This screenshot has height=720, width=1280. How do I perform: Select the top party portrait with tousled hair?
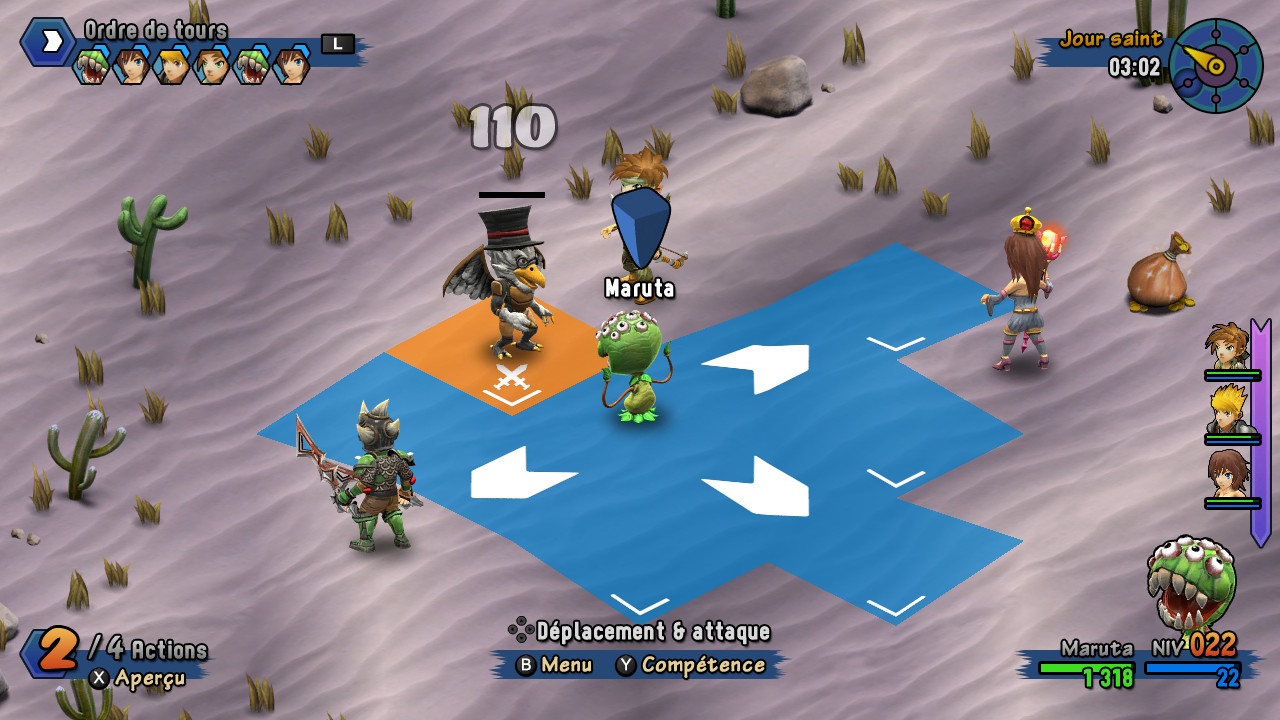pos(1227,346)
